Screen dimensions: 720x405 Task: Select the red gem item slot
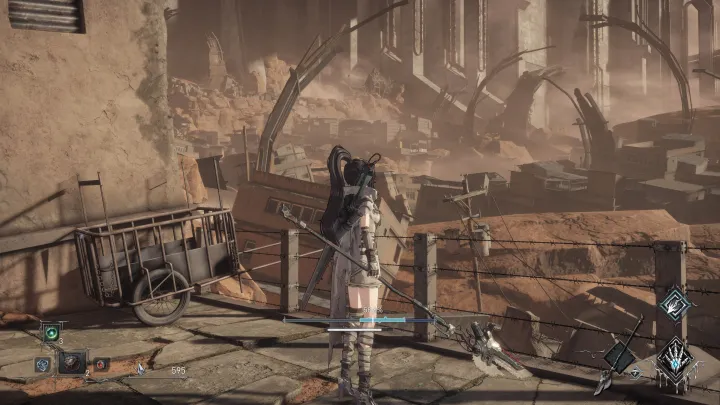point(99,364)
